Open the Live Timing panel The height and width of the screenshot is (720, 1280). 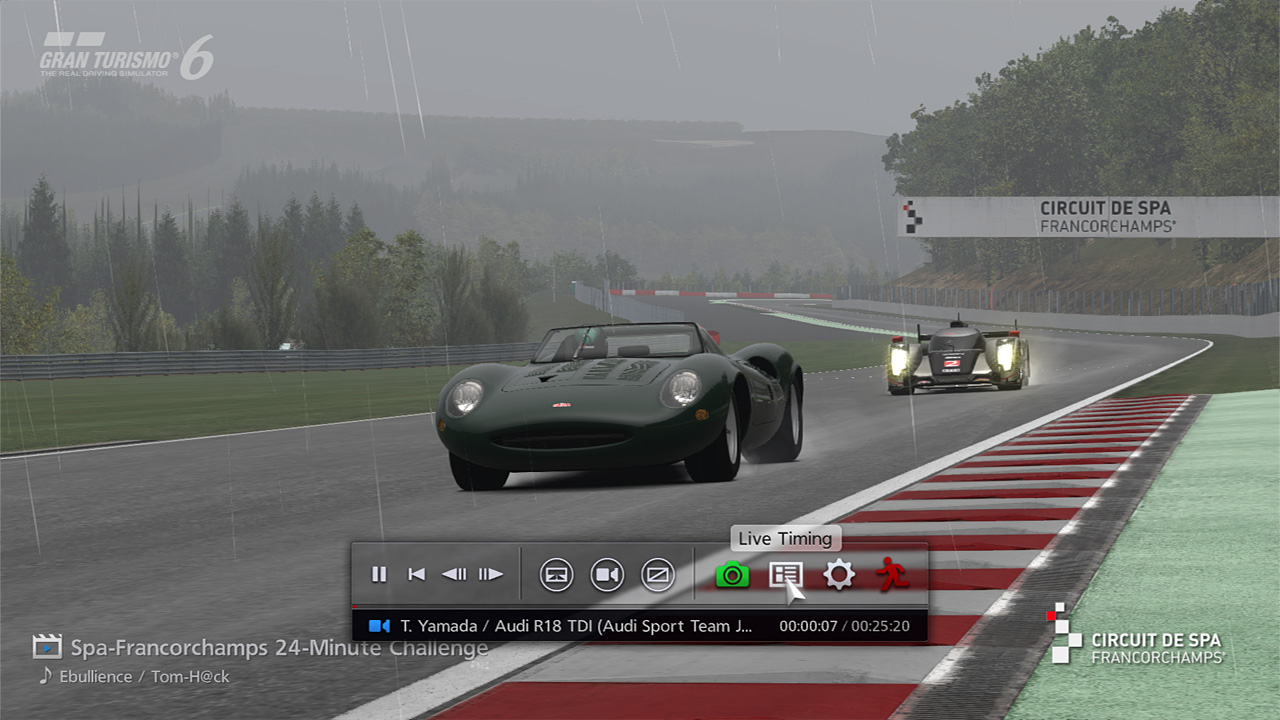coord(785,574)
